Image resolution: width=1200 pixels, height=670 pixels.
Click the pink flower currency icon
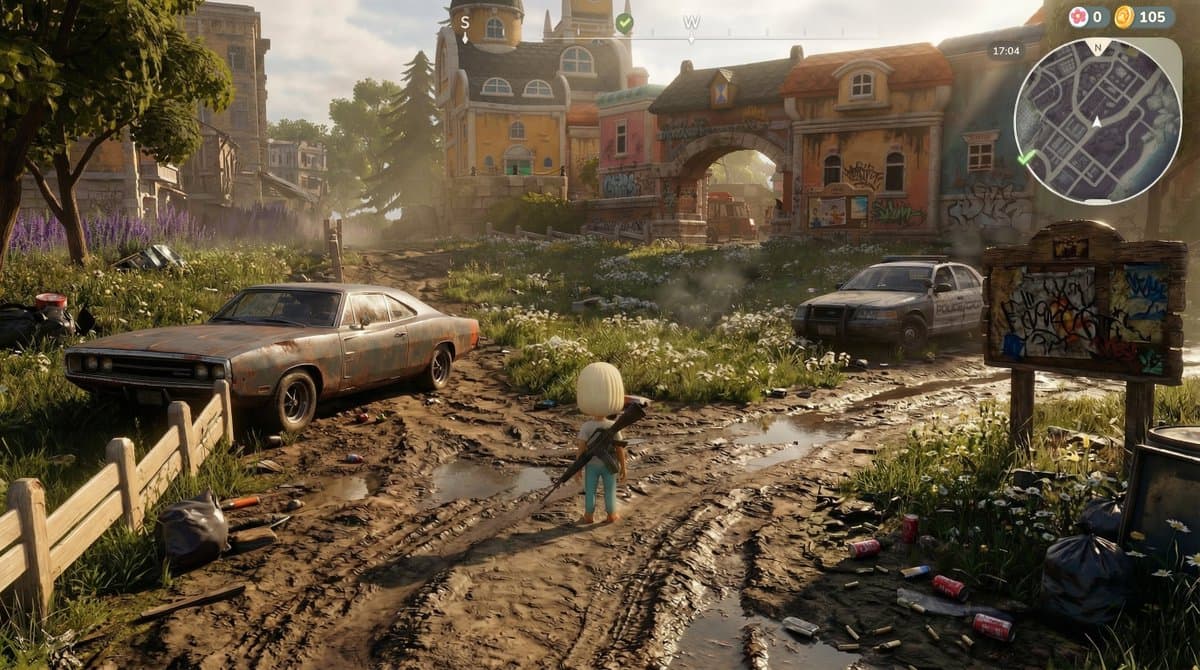1078,17
